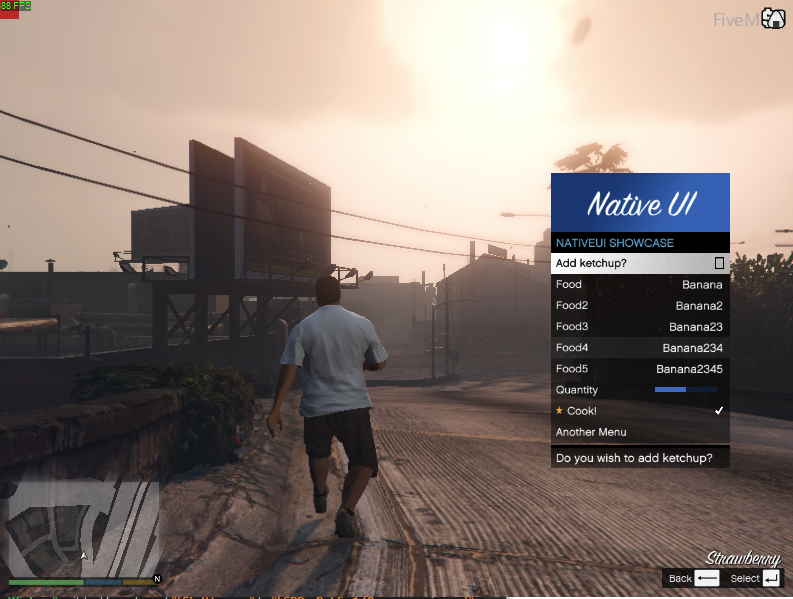Screen dimensions: 793x599
Task: Adjust the Quantity slider bar
Action: coord(684,390)
